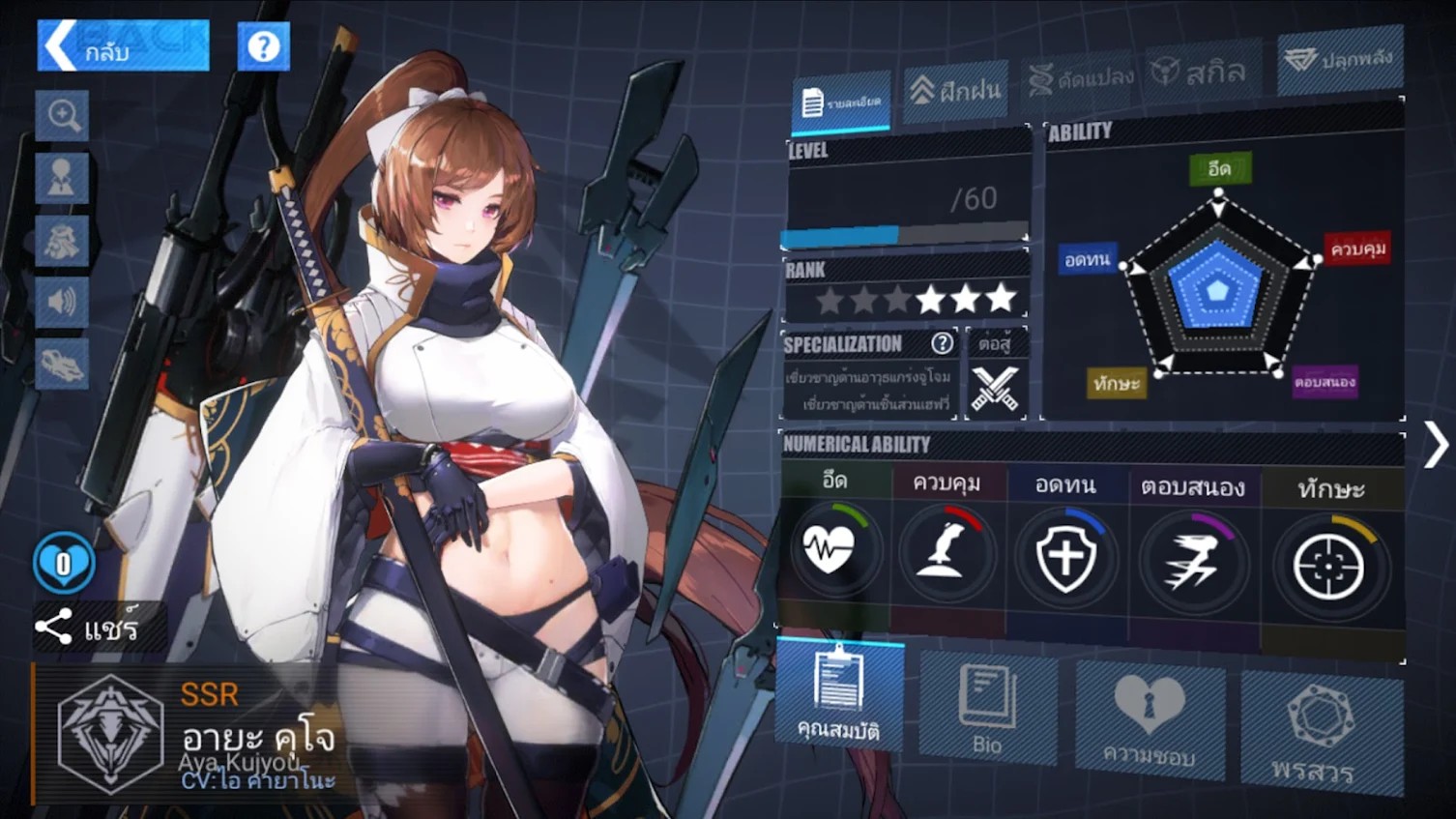This screenshot has height=819, width=1456.
Task: Open the mech vehicle icon
Action: 62,365
